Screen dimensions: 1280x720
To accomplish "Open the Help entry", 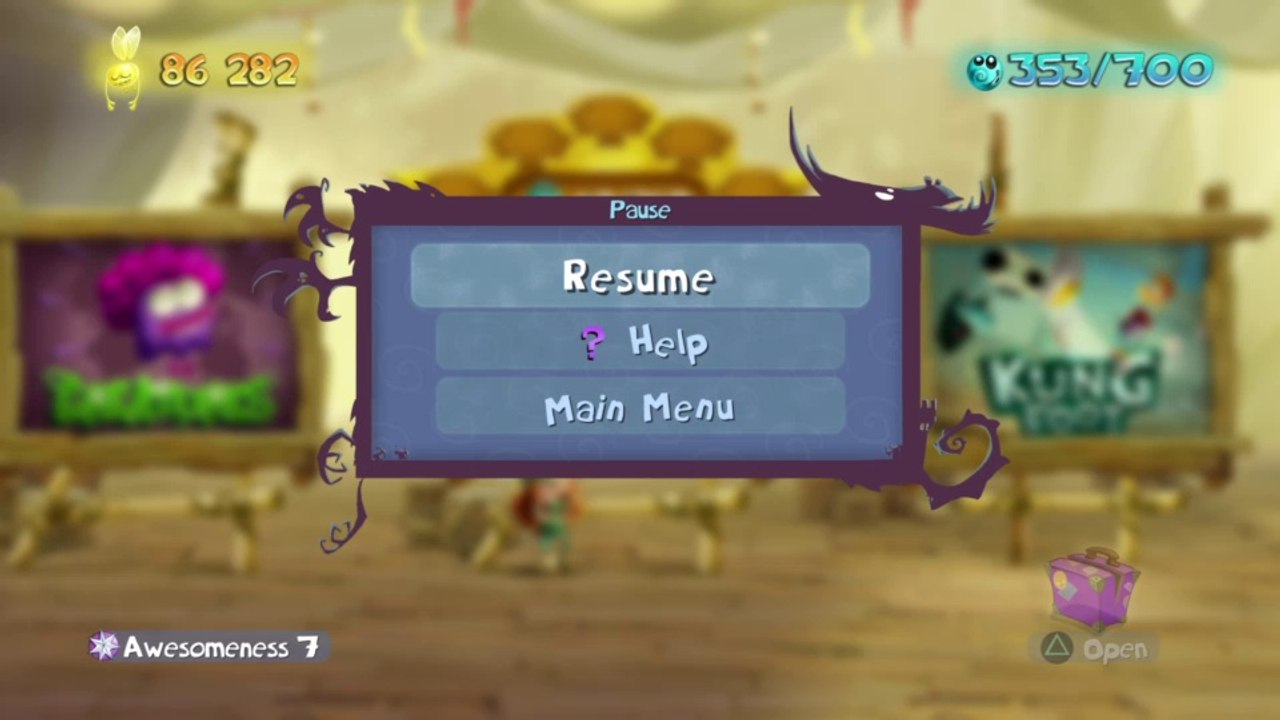I will tap(640, 342).
